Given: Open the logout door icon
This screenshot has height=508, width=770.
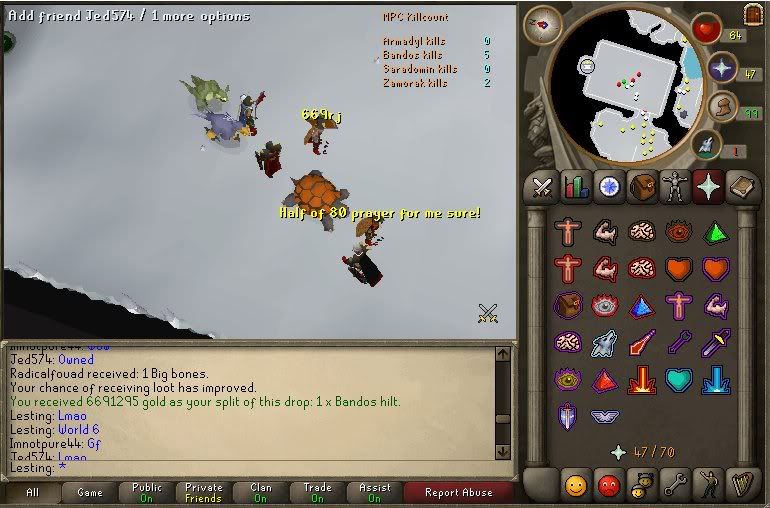Looking at the screenshot, I should pos(754,15).
